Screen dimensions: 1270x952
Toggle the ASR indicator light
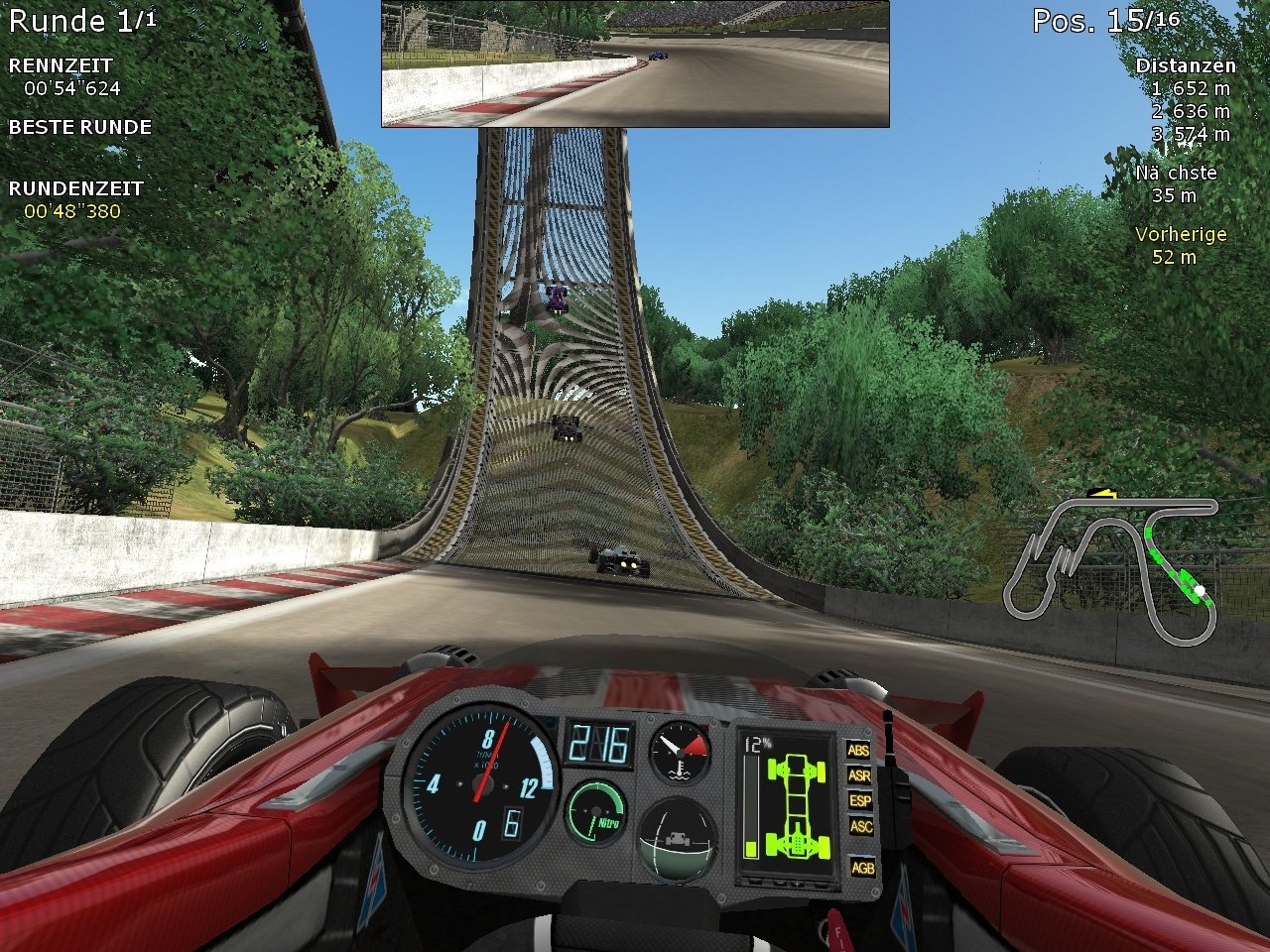coord(858,775)
